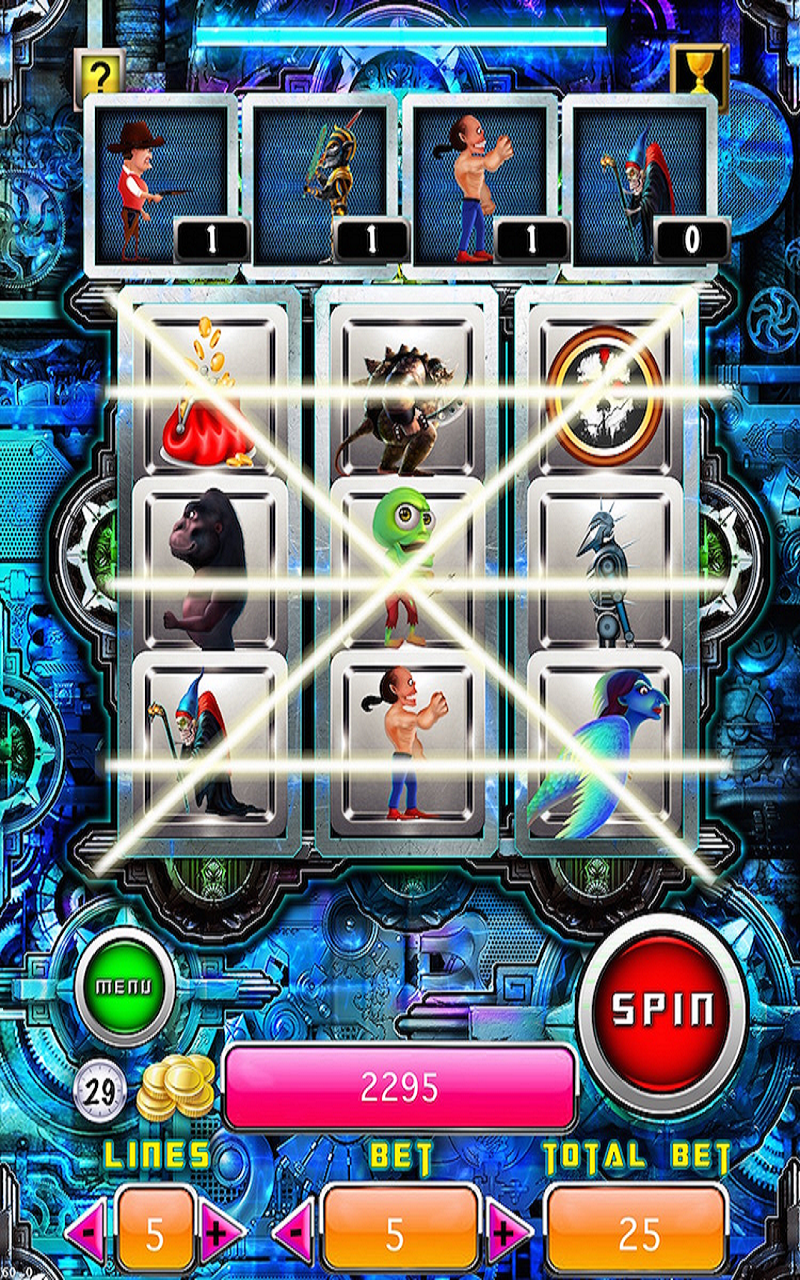Show the gold trophy achievements
Screen dimensions: 800x1280
tap(698, 70)
